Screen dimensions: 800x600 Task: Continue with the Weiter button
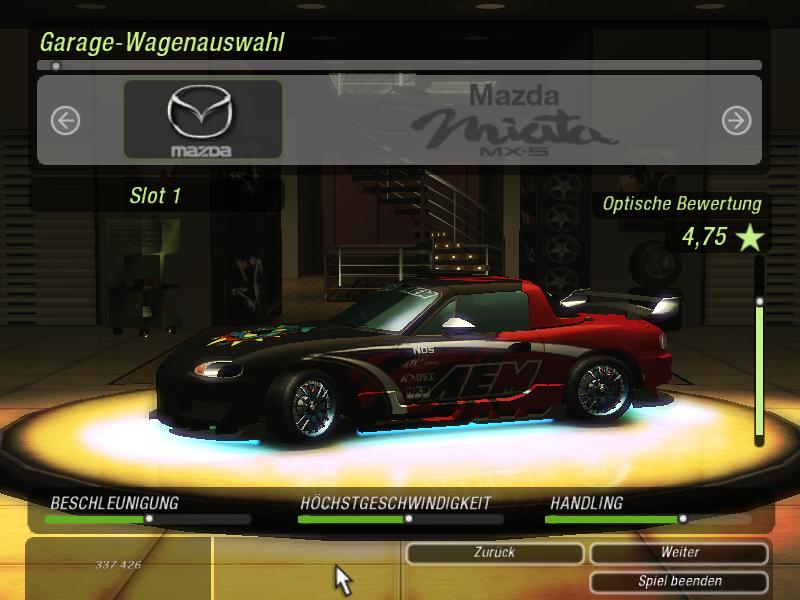coord(679,553)
